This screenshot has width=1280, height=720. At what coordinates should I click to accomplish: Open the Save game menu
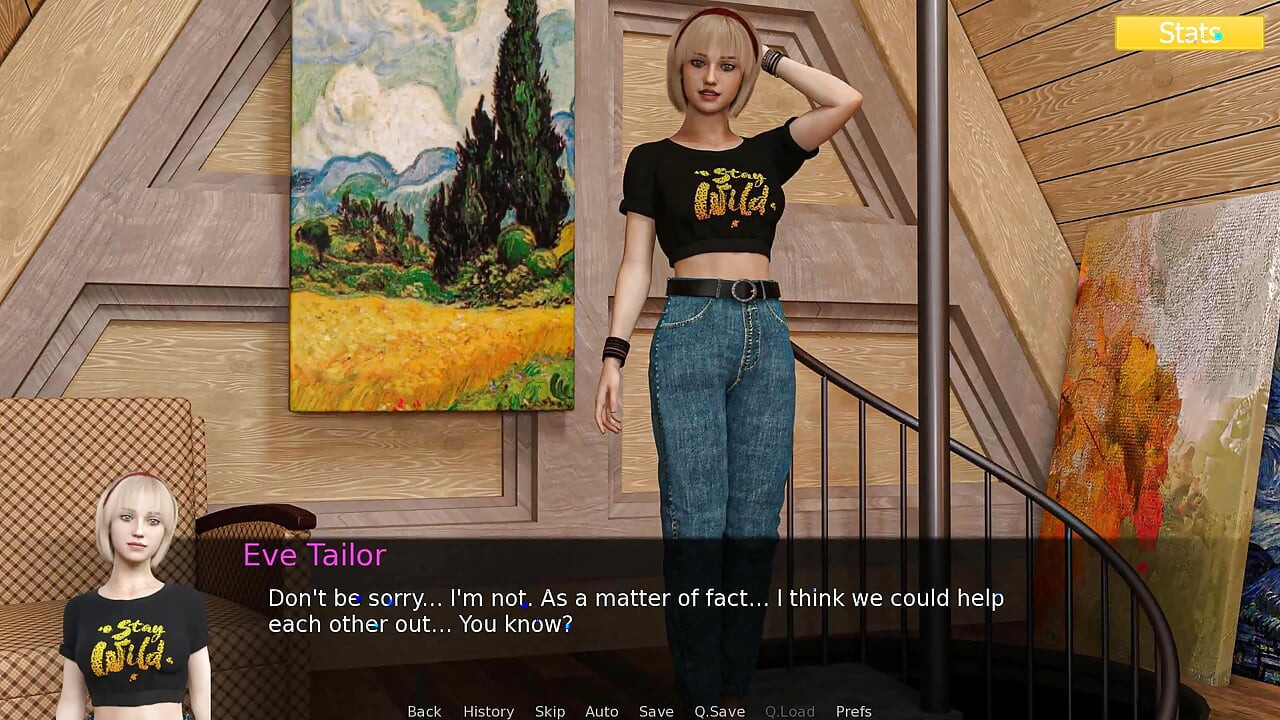click(656, 711)
